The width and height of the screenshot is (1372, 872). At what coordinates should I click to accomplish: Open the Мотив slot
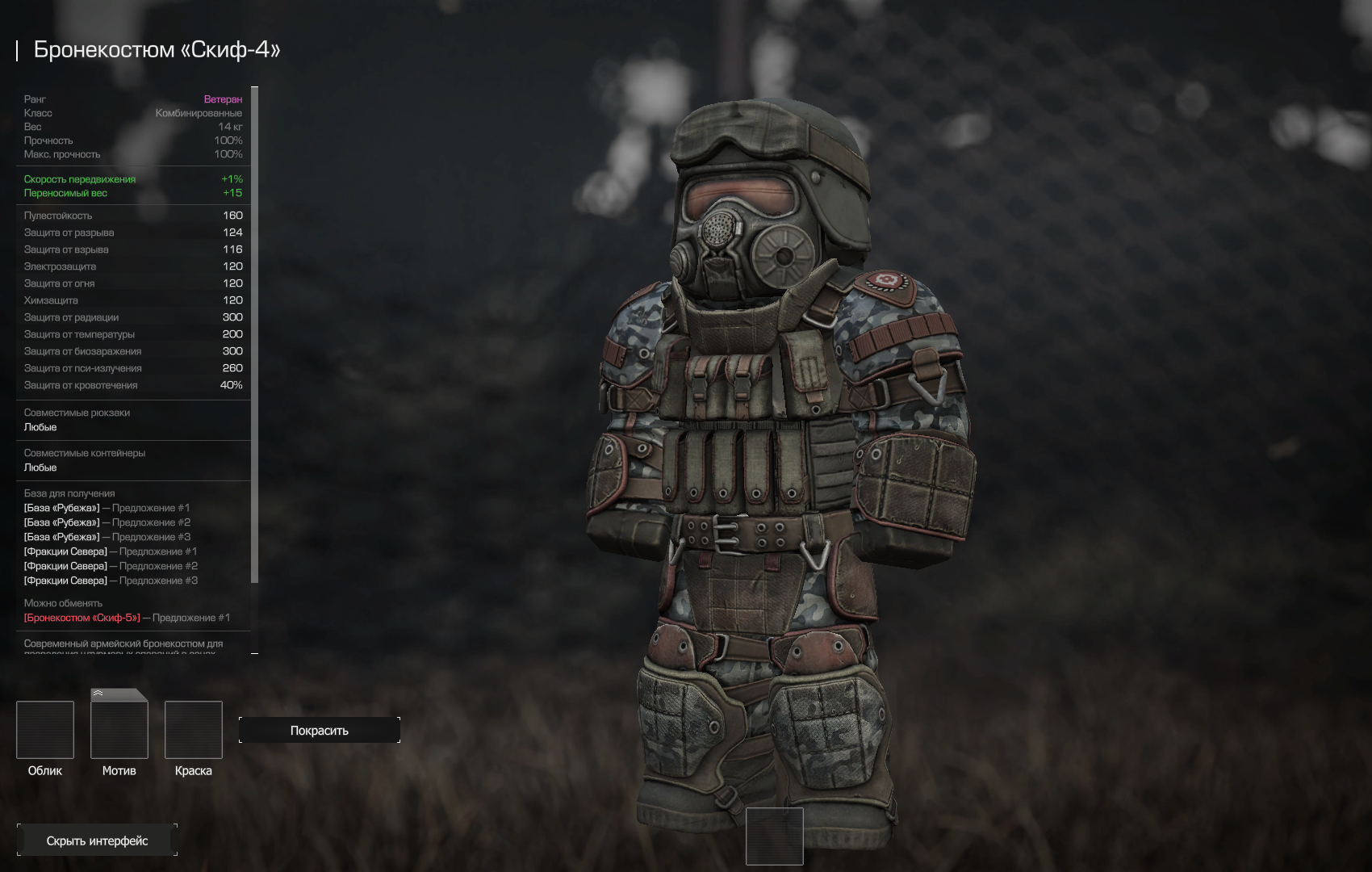pos(119,730)
